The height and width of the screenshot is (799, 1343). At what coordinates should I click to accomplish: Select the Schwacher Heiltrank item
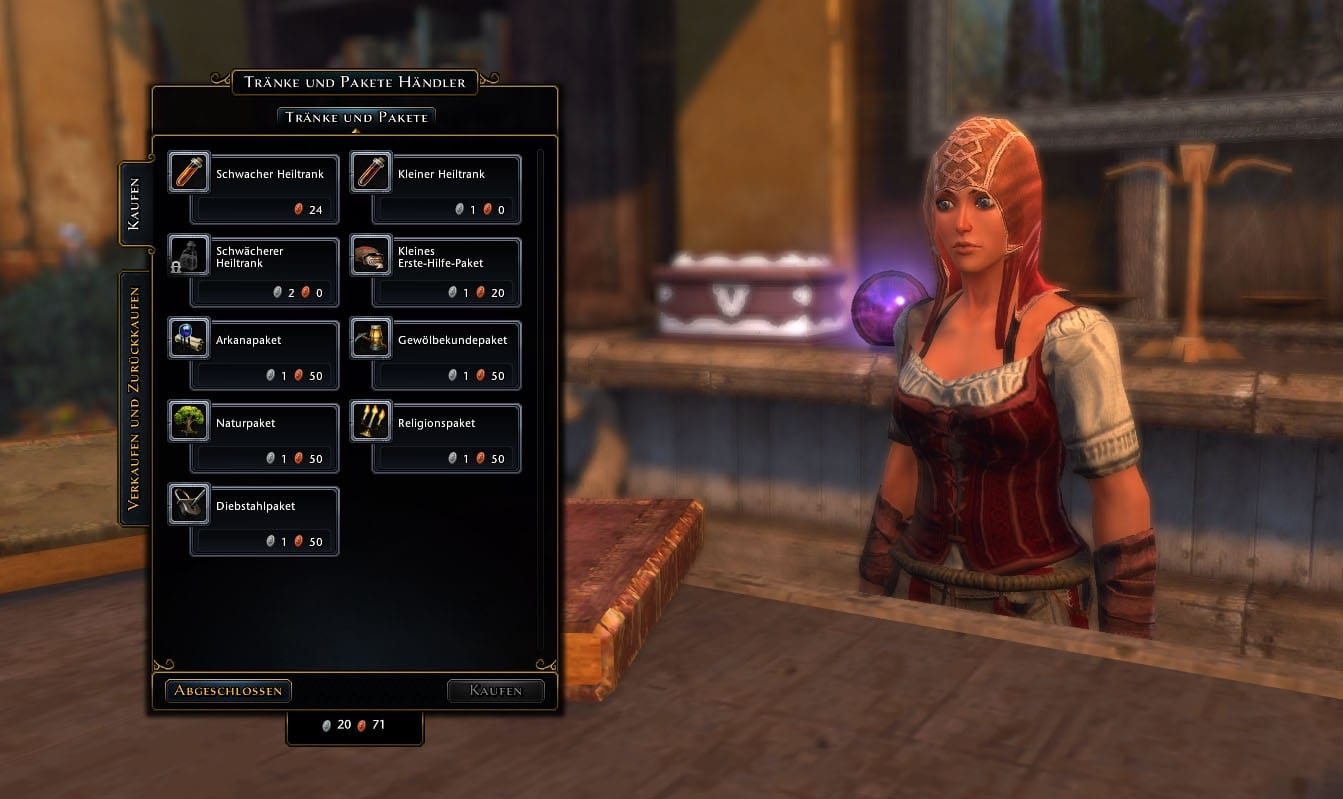pyautogui.click(x=254, y=189)
